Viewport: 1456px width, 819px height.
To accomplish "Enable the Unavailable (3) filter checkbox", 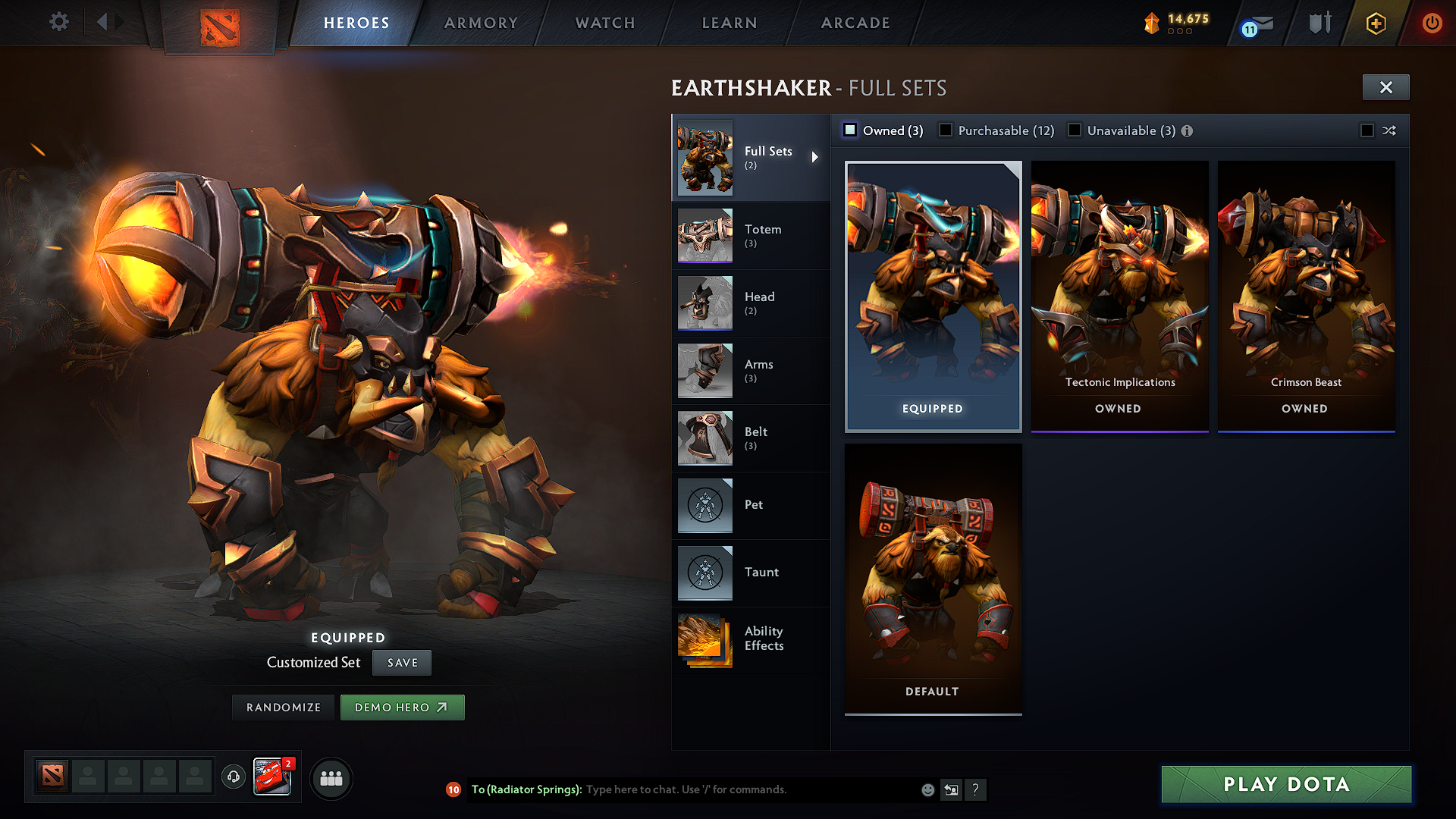I will (1075, 130).
